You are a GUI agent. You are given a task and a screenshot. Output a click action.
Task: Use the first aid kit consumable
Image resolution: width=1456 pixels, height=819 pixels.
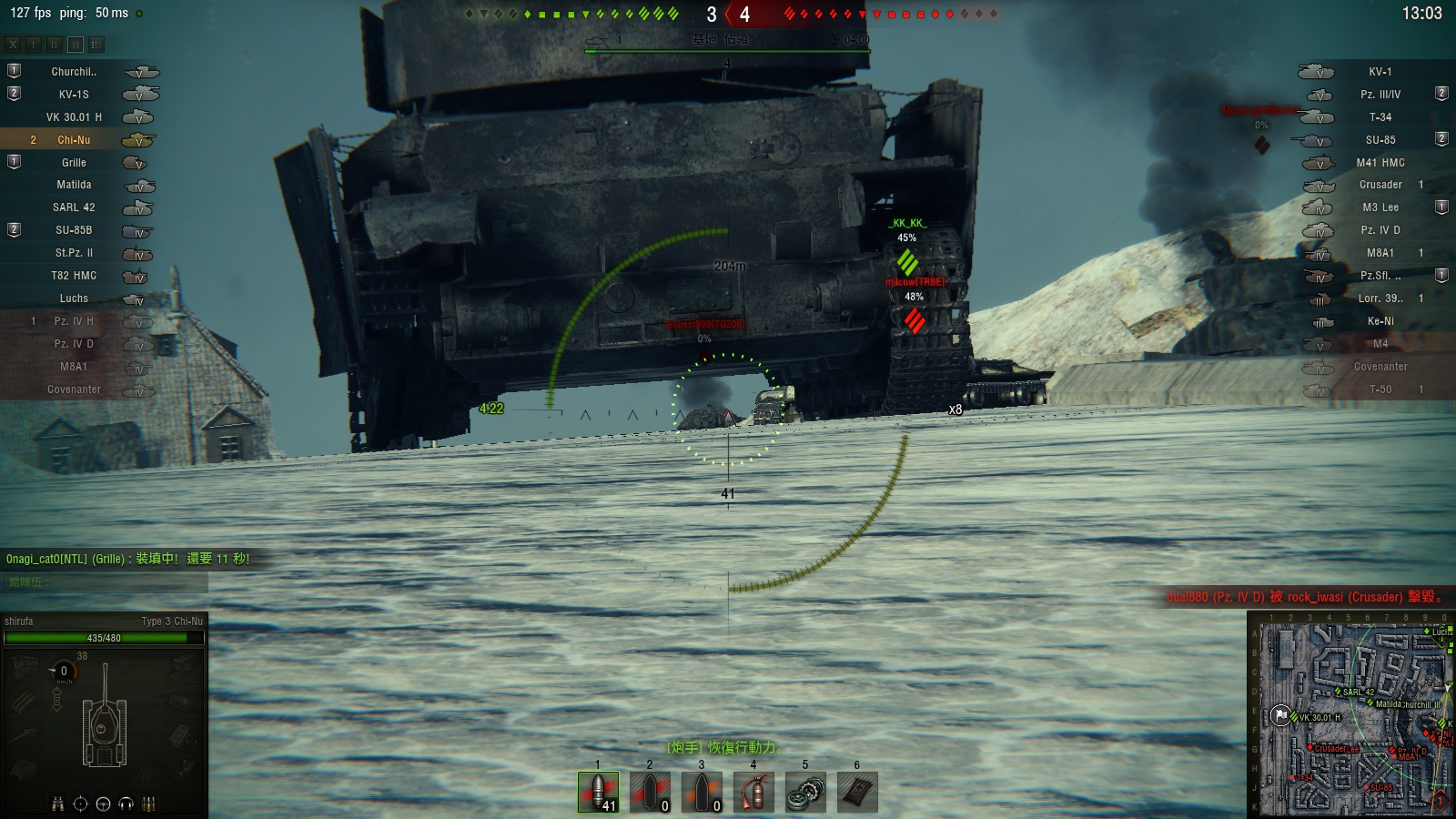tap(857, 792)
